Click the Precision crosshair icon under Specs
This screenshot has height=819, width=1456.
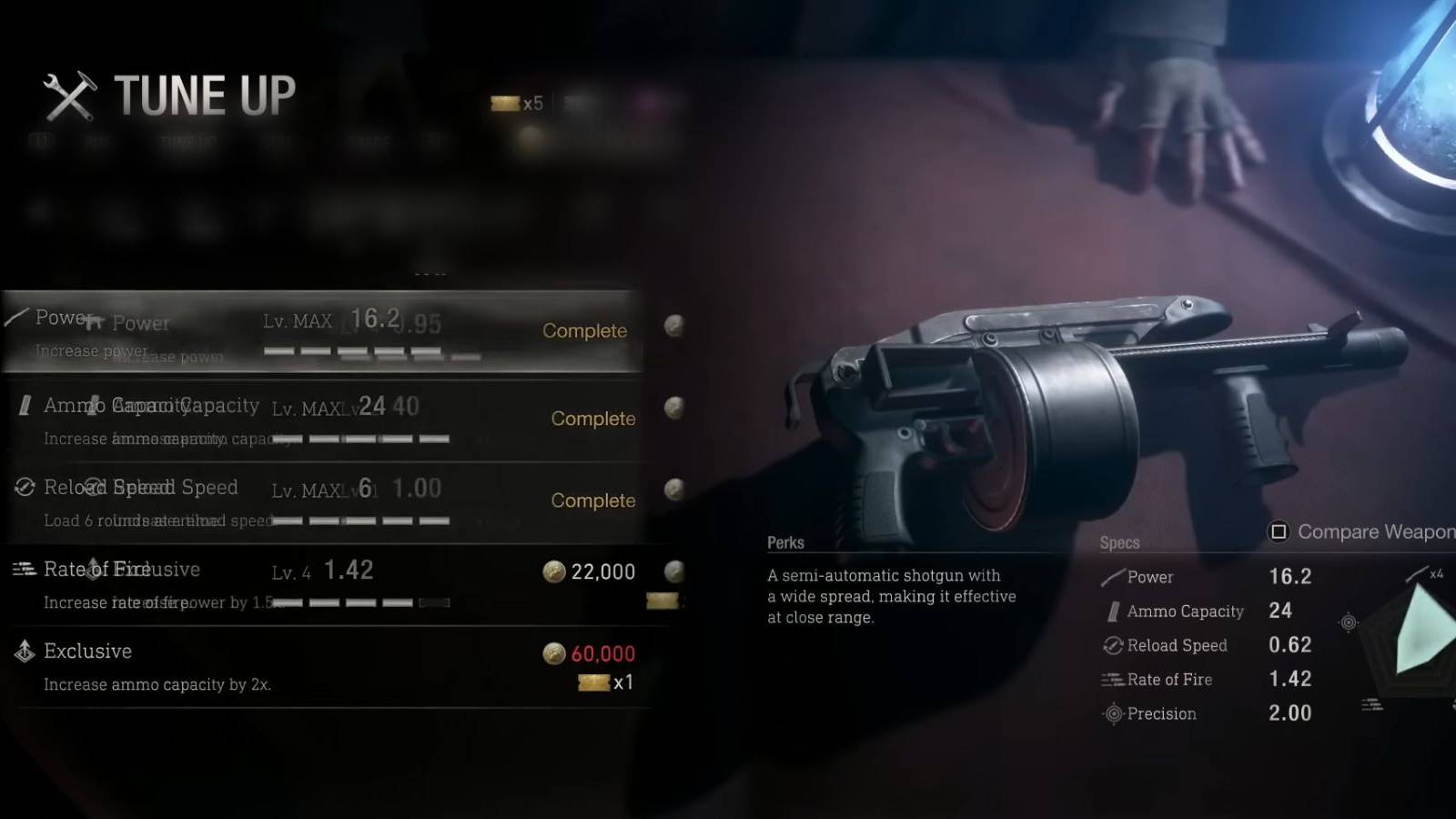point(1112,713)
